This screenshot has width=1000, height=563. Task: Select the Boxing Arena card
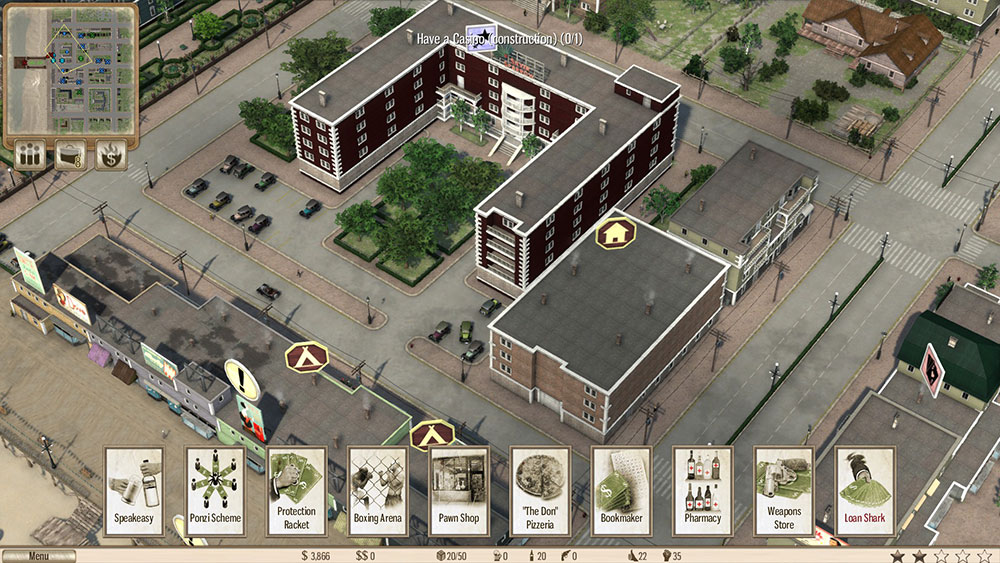coord(378,491)
